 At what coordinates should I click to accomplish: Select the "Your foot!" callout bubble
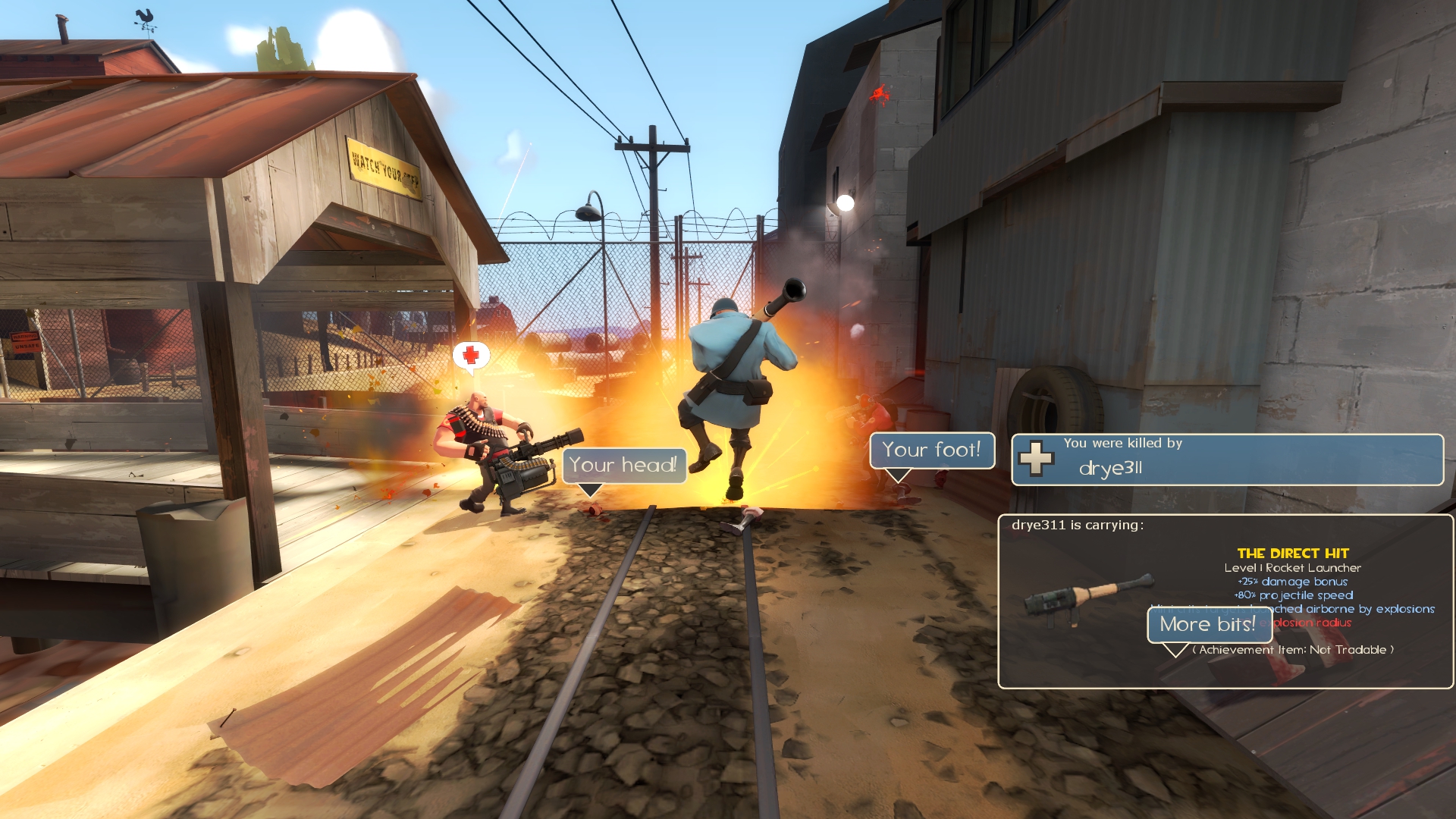(x=931, y=450)
